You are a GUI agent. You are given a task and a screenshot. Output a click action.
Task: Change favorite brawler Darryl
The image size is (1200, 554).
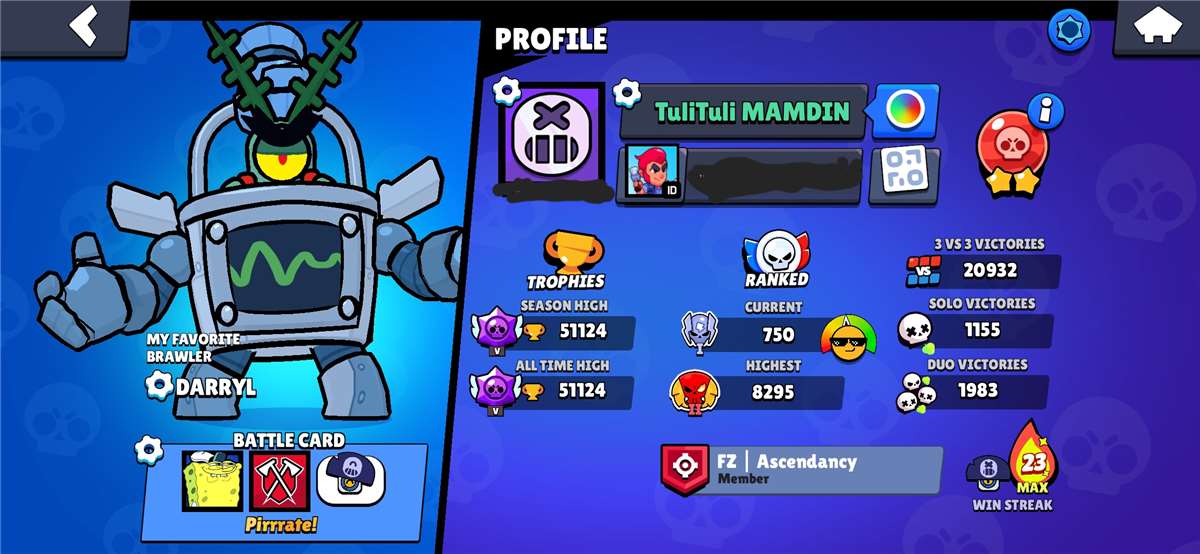click(x=160, y=385)
